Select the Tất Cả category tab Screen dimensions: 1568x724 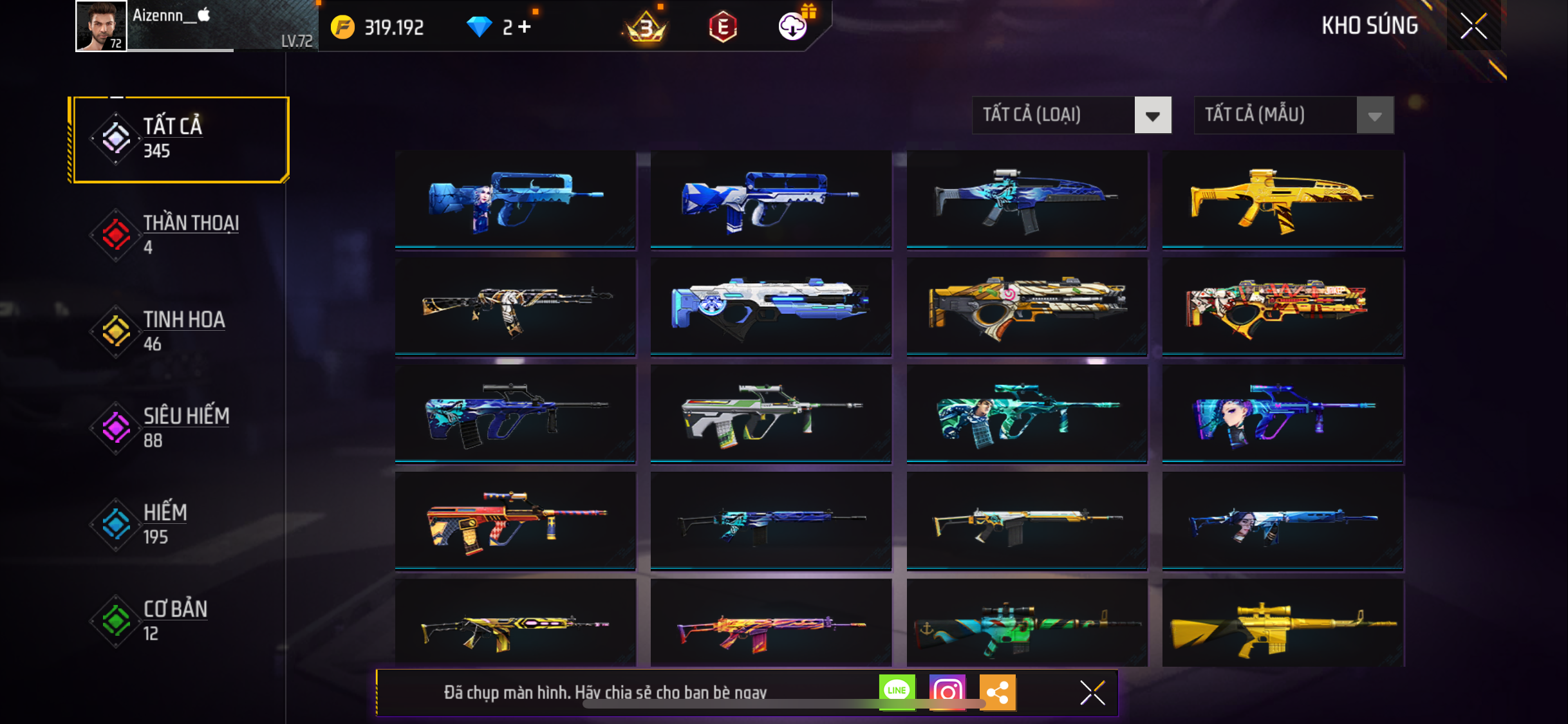click(x=181, y=139)
